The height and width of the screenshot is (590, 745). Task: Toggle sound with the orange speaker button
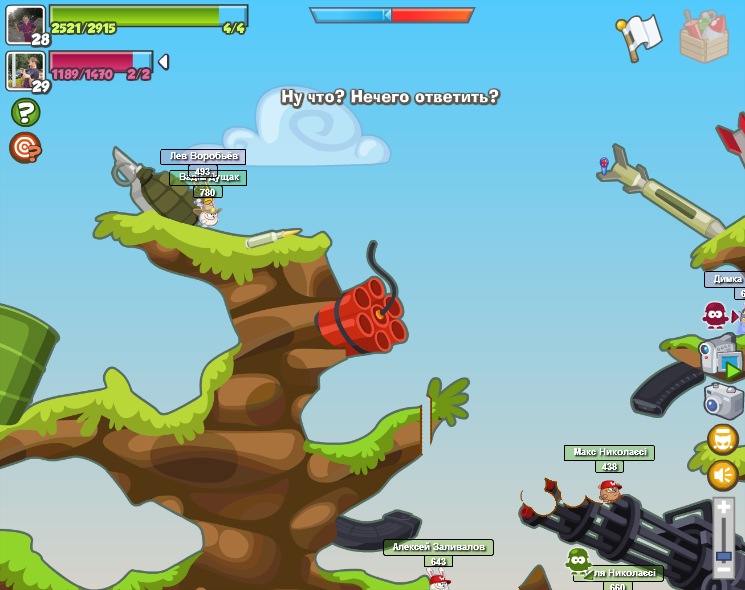(x=723, y=475)
